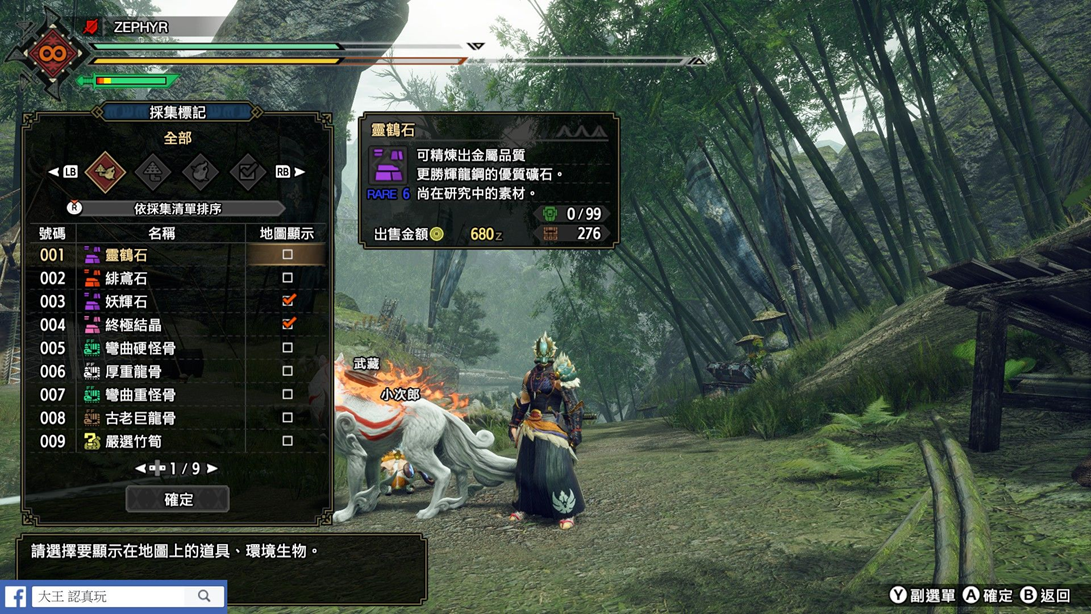Check the map display box for 彎曲重怪骨
This screenshot has width=1091, height=614.
[288, 394]
